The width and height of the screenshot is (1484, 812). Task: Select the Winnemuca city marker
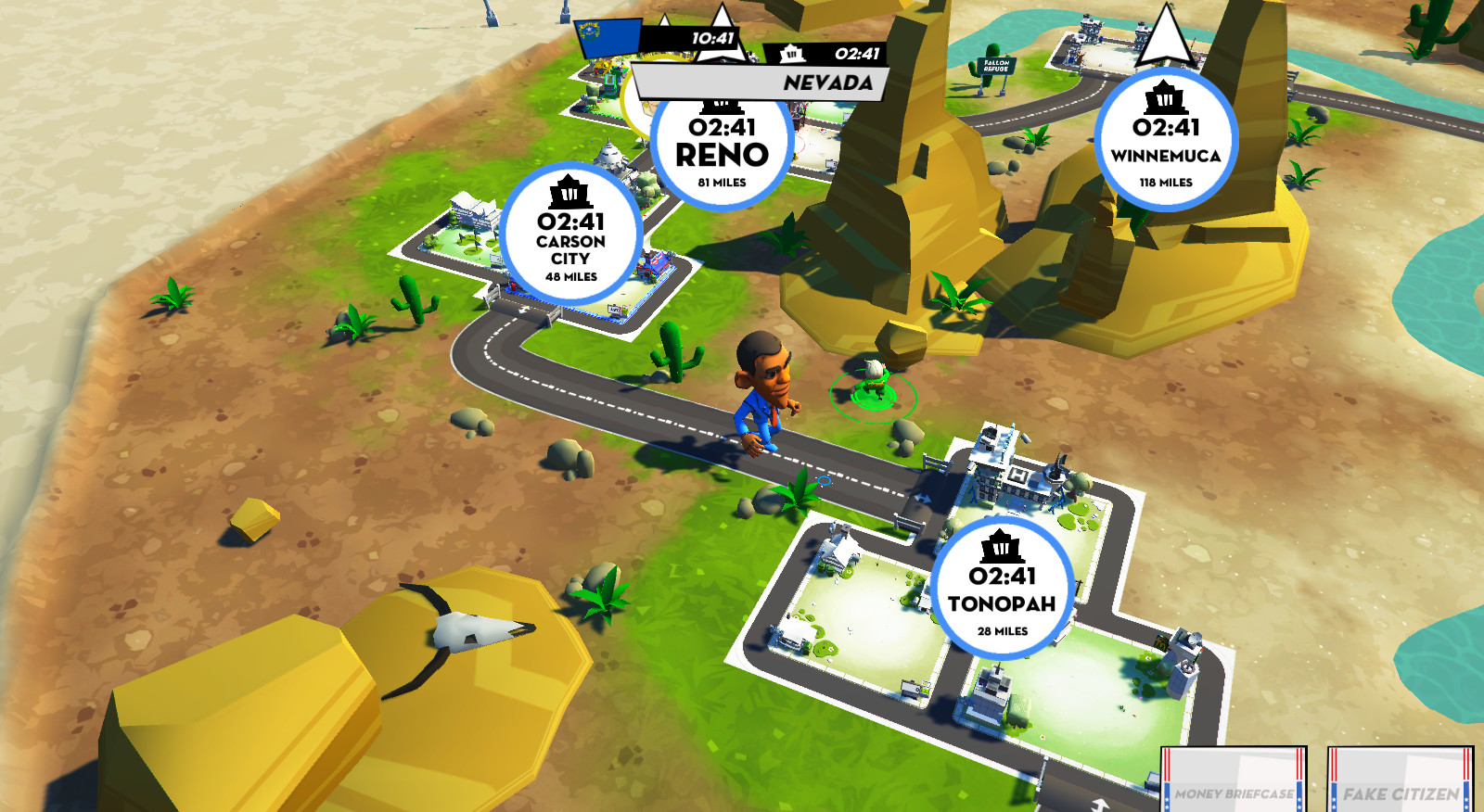[x=1166, y=140]
